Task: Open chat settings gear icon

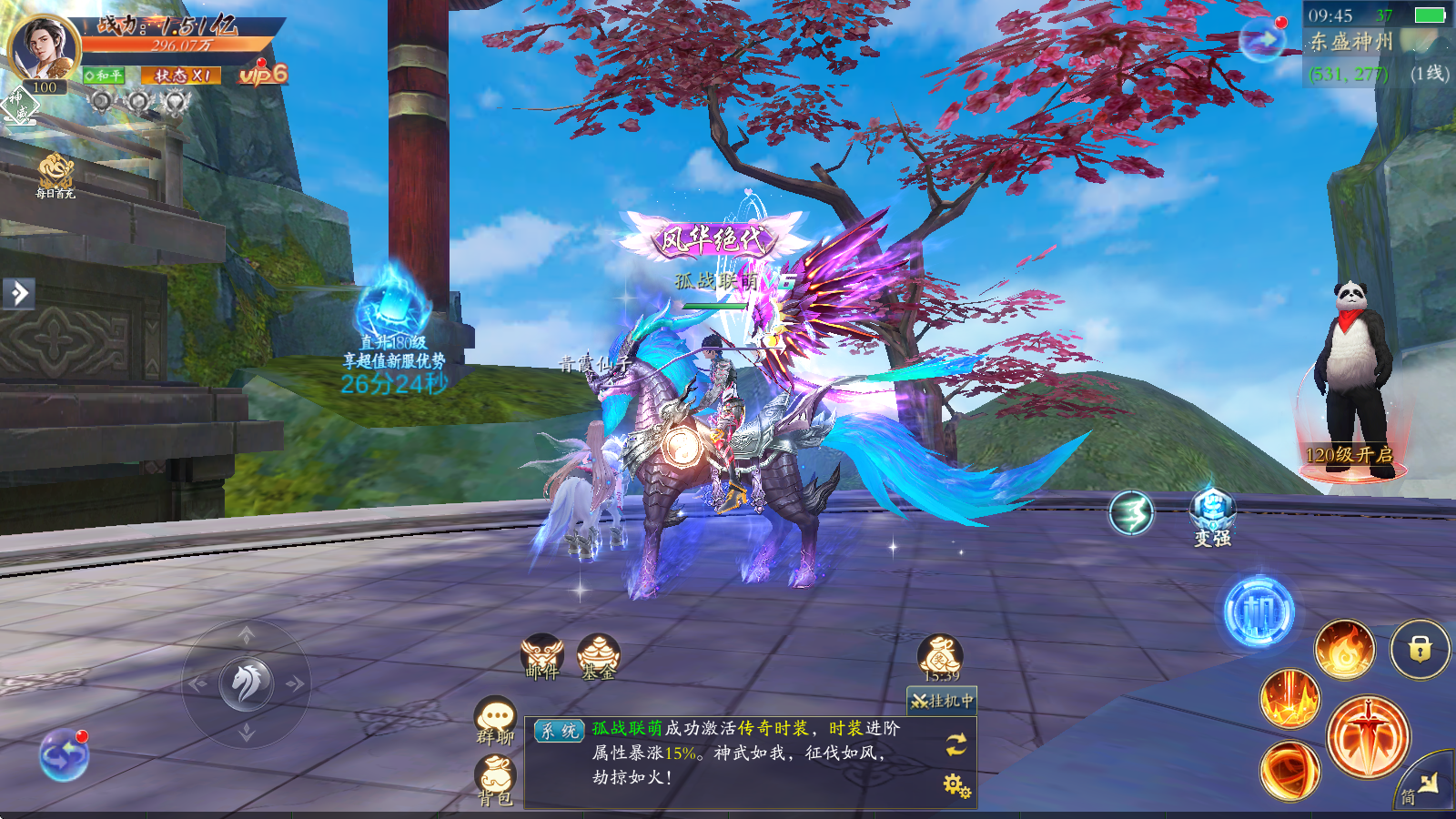Action: point(955,784)
